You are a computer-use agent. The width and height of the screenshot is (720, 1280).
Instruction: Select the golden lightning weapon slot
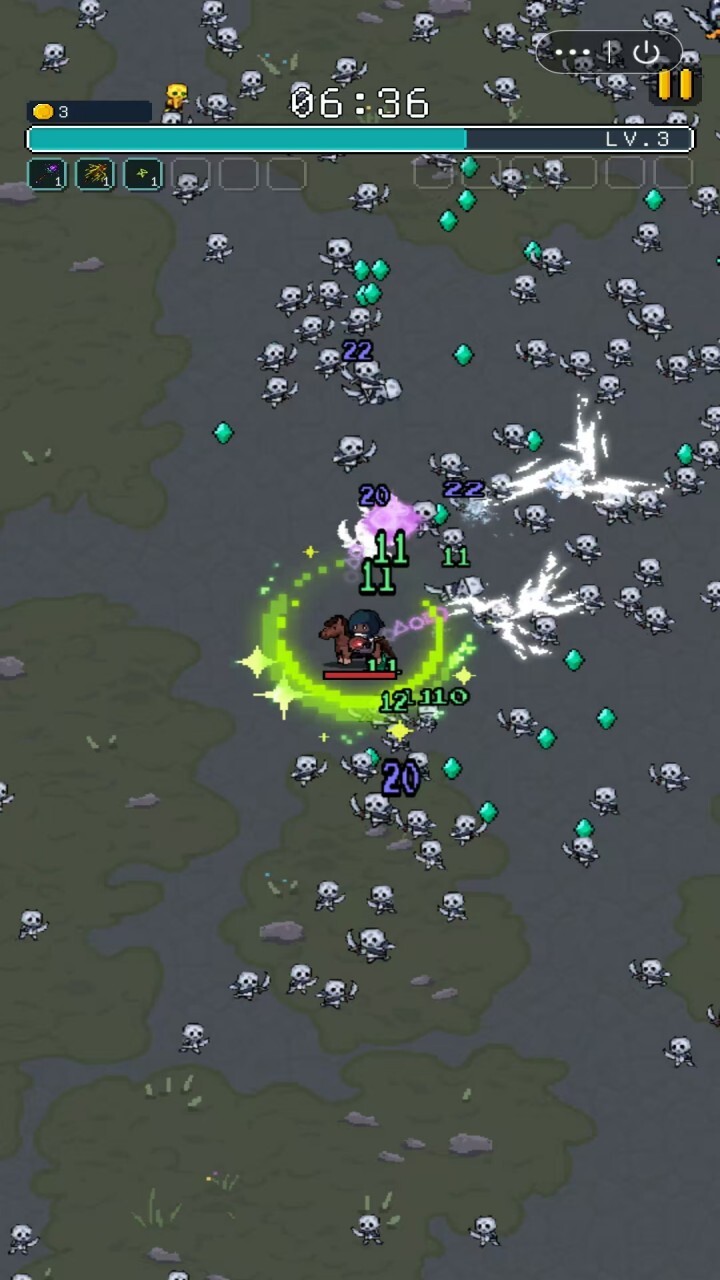[95, 174]
